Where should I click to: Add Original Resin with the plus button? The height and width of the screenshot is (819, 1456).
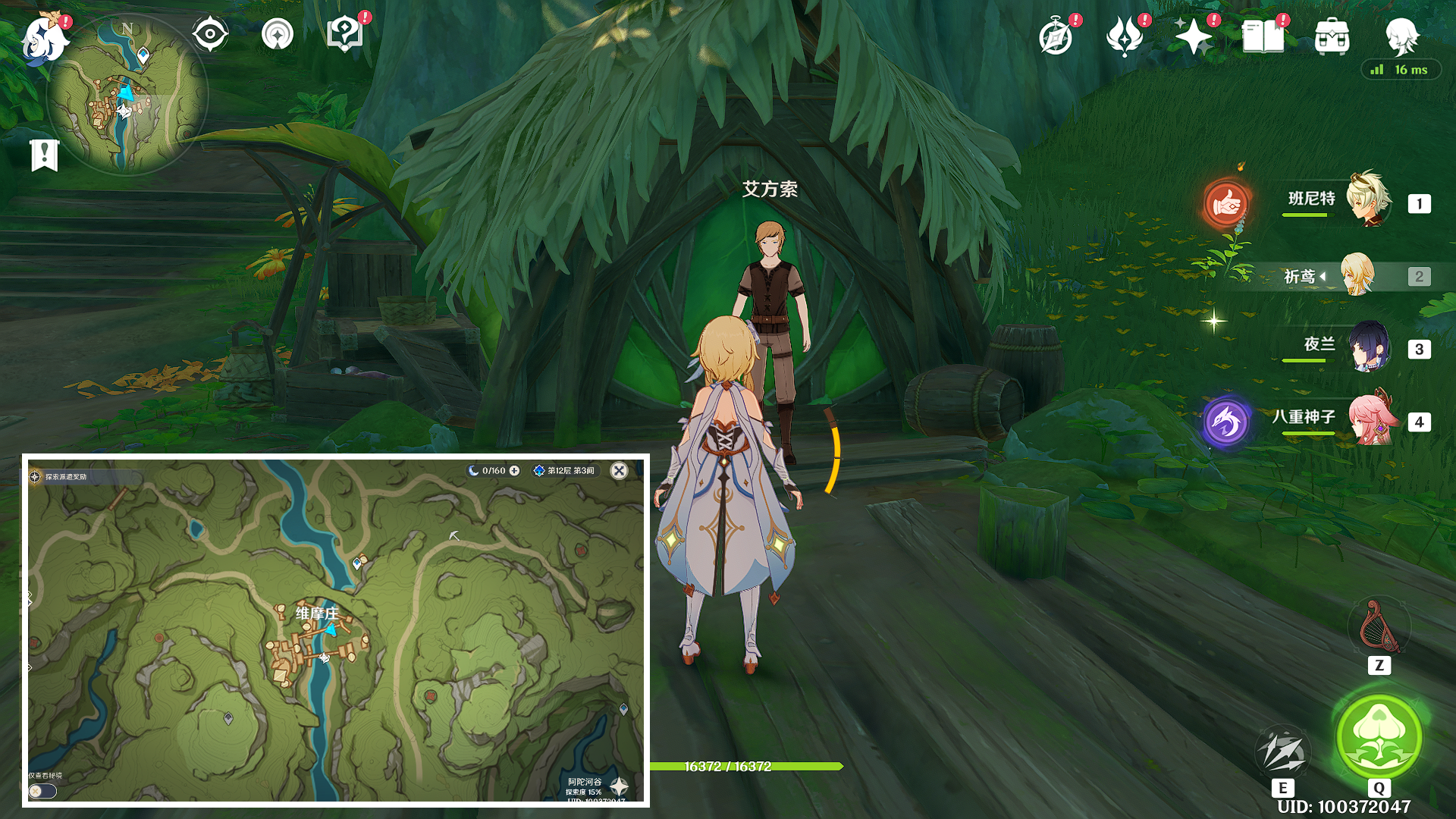click(515, 471)
